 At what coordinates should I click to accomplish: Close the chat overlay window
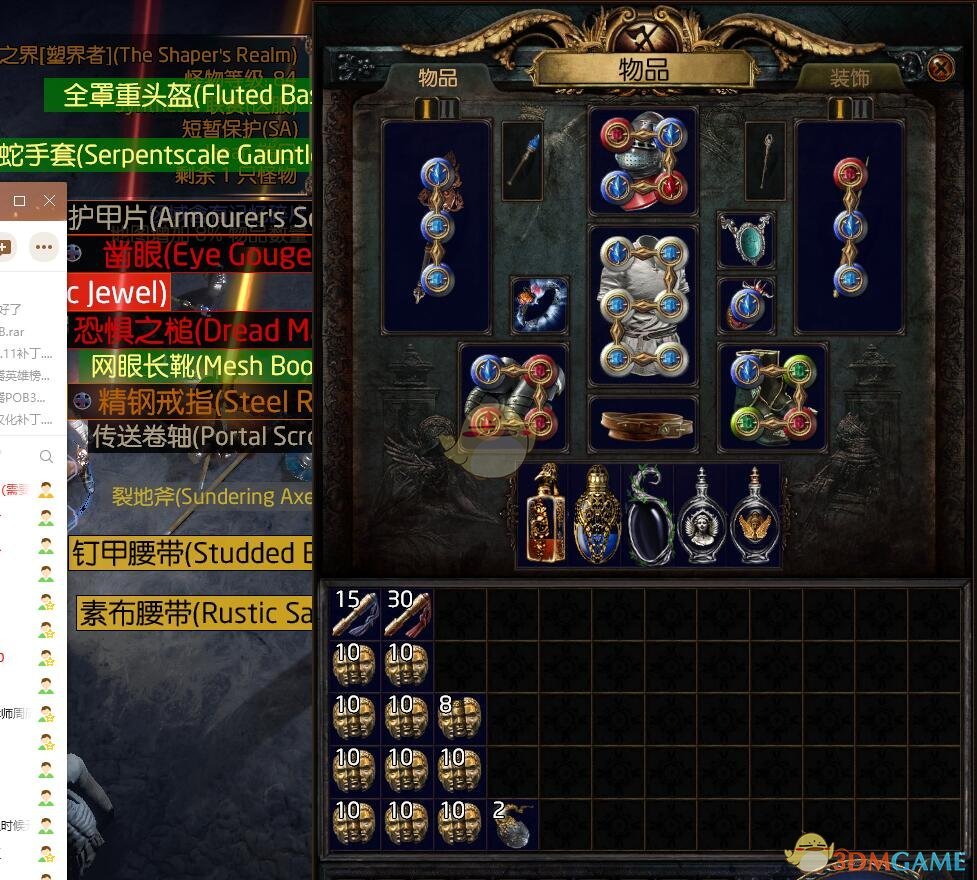[49, 201]
